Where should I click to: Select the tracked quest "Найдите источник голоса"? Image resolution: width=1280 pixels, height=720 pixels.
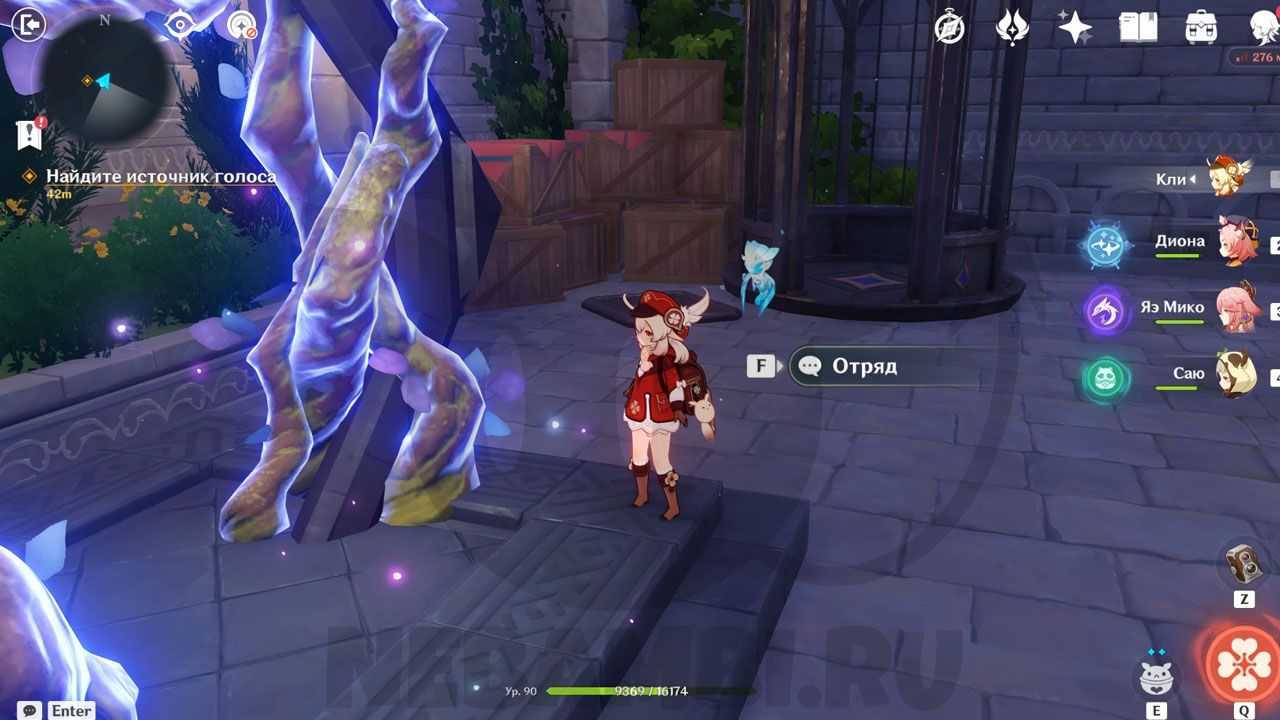[160, 177]
